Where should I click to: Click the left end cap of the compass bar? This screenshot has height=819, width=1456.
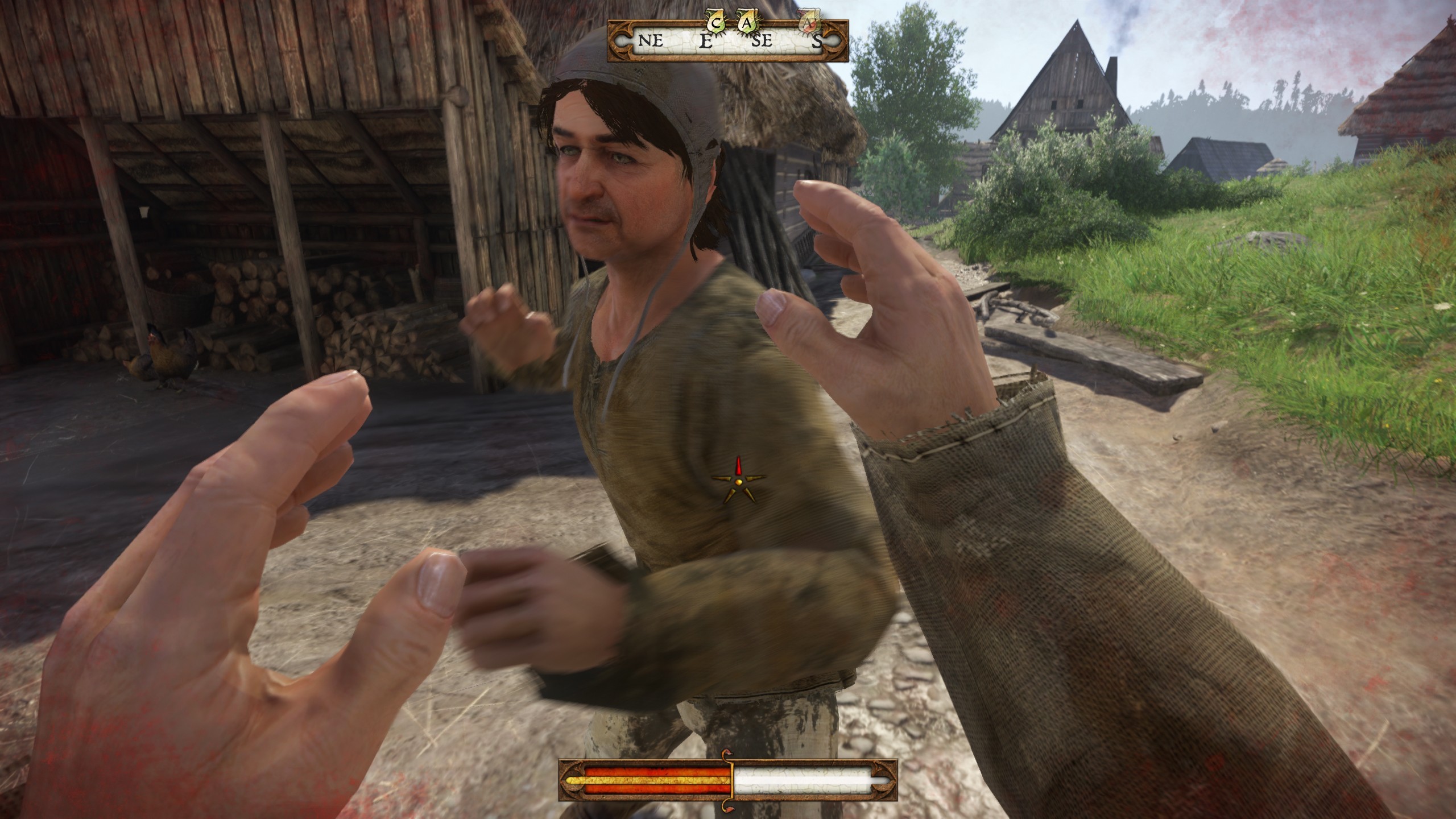click(622, 41)
